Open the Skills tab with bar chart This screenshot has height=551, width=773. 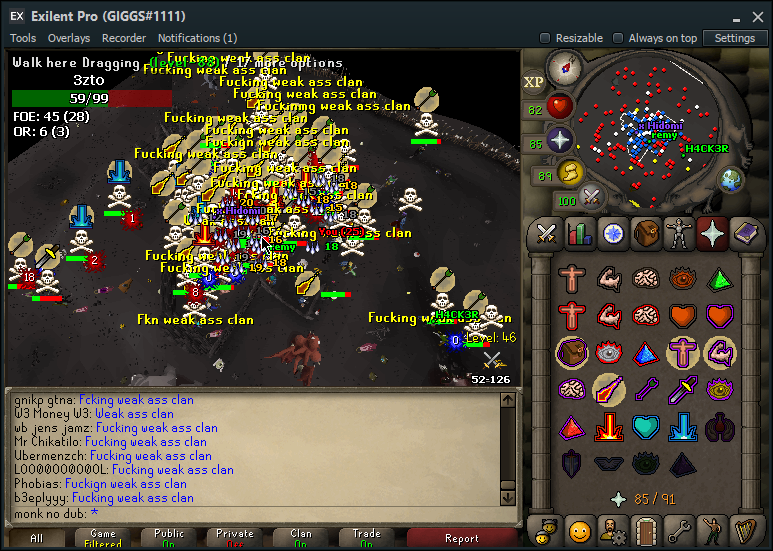[580, 234]
